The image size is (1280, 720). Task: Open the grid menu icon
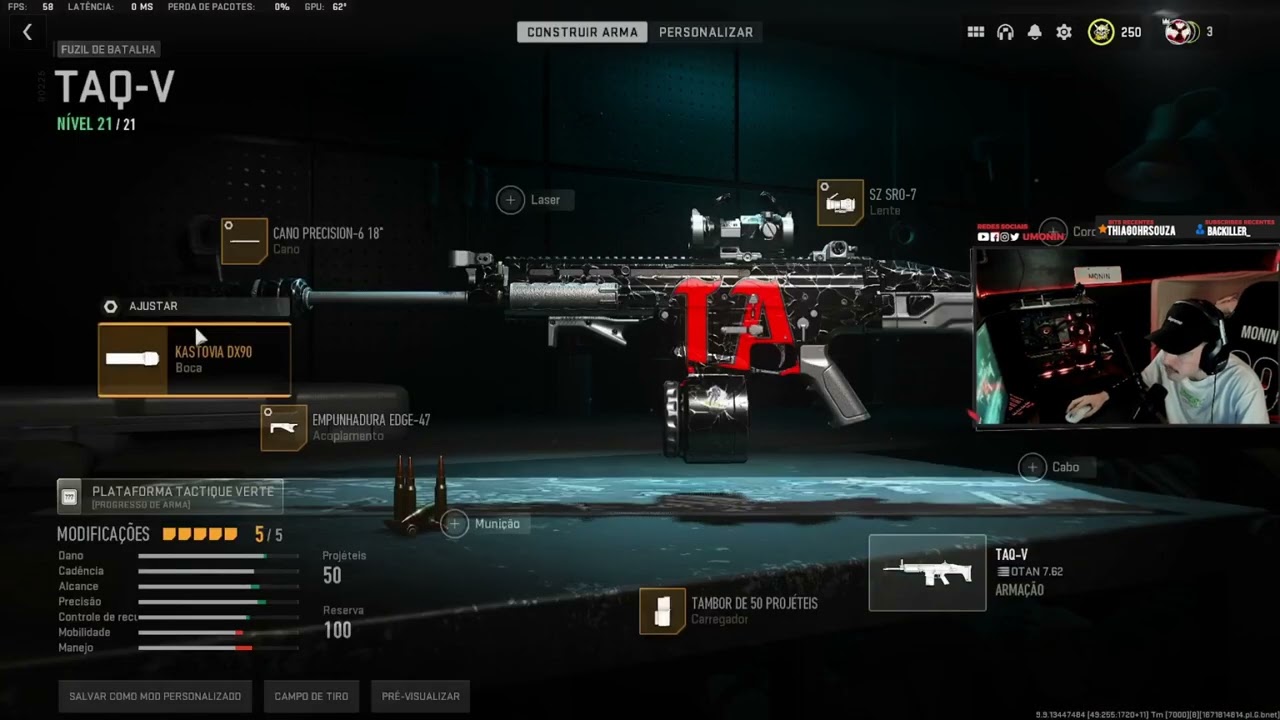click(x=976, y=32)
